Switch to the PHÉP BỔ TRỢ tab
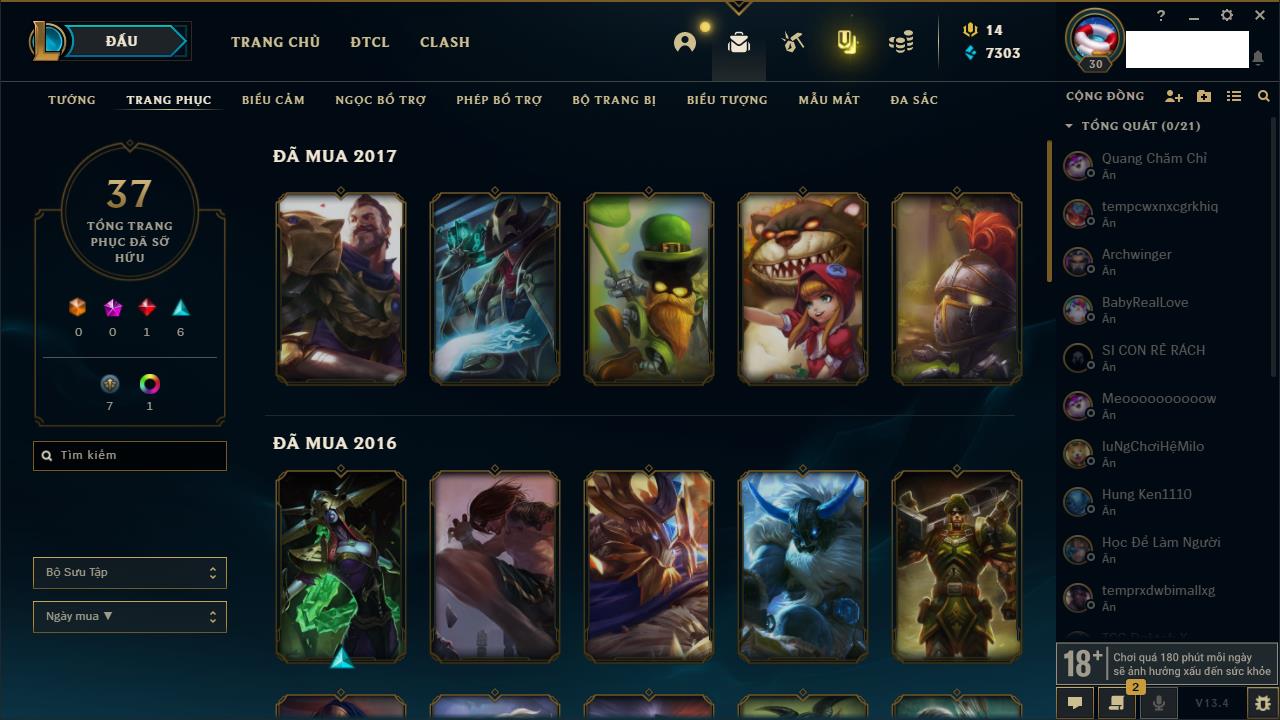1280x720 pixels. 499,100
